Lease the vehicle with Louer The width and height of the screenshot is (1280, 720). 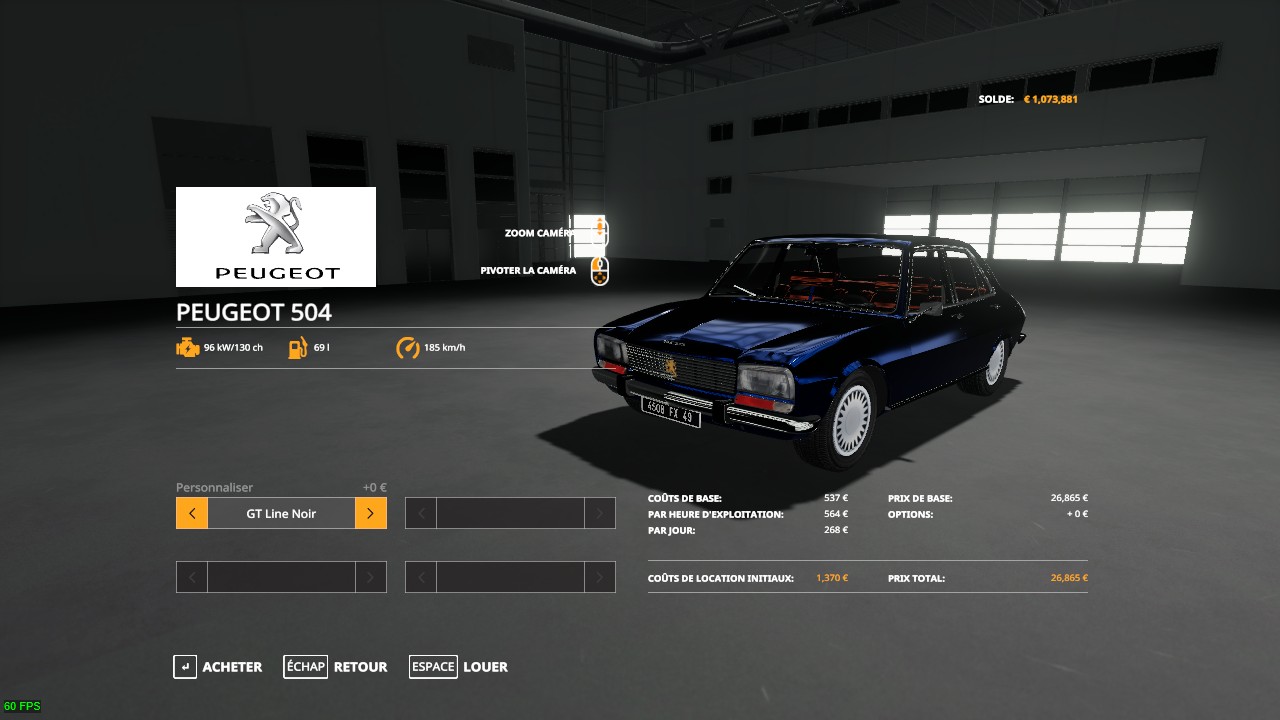[459, 667]
